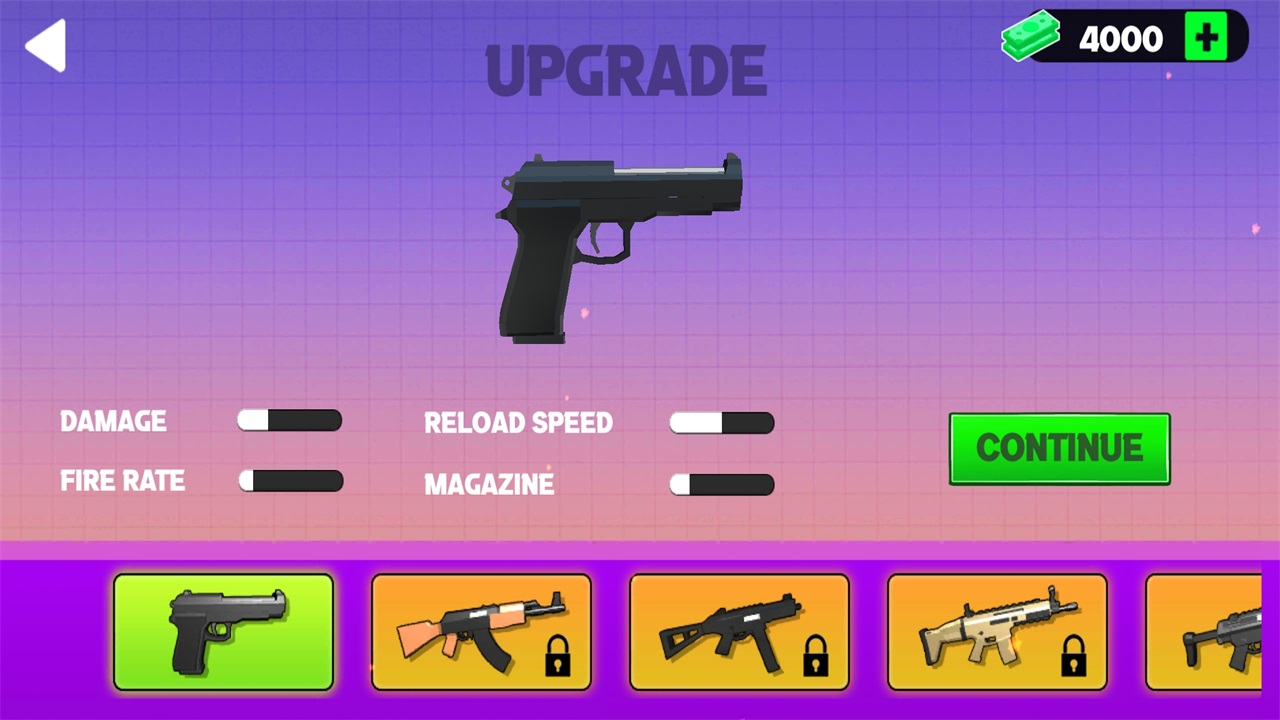Upgrade the Reload Speed stat bar

[x=722, y=423]
